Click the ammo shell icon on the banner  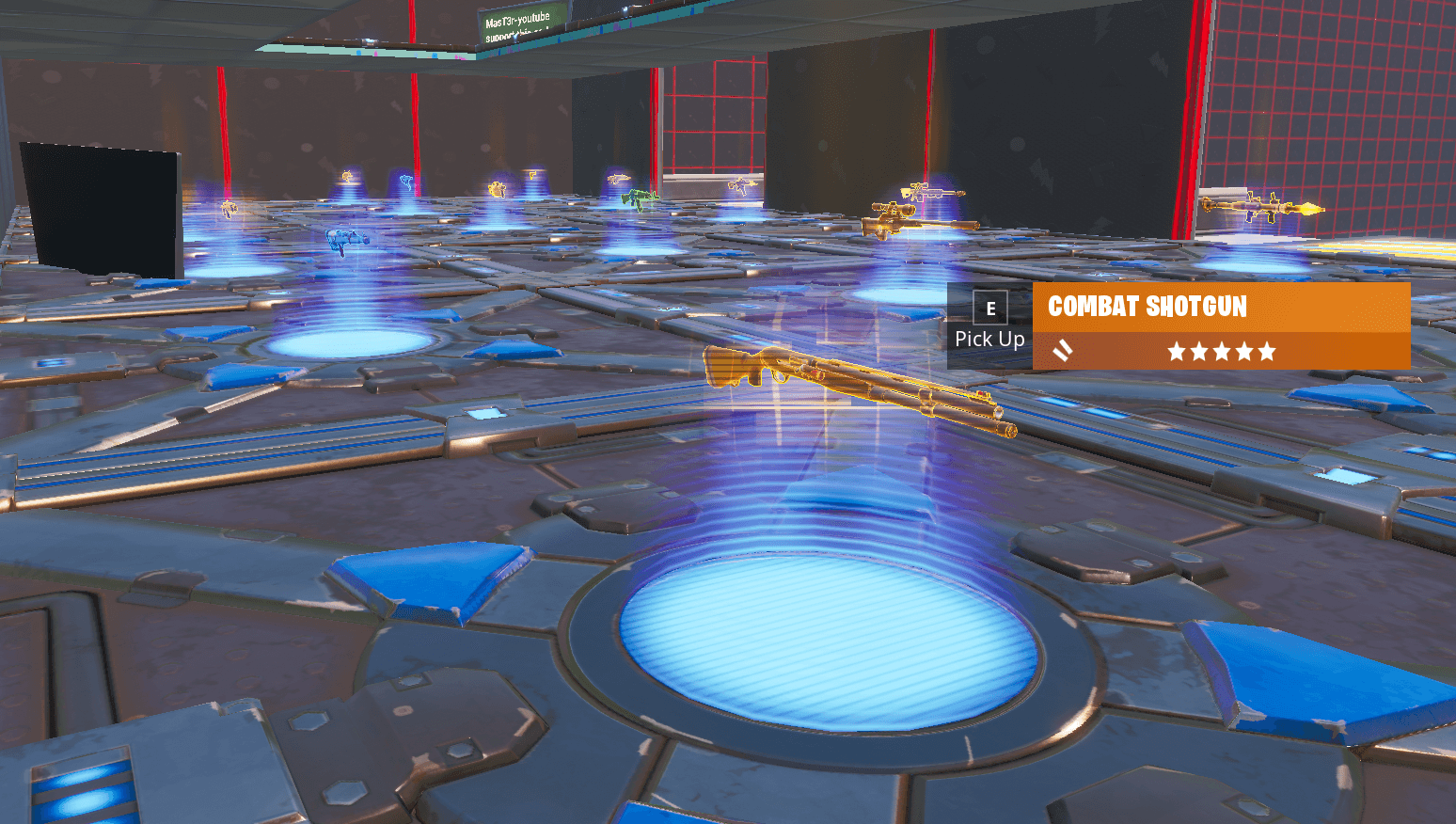tap(1064, 351)
